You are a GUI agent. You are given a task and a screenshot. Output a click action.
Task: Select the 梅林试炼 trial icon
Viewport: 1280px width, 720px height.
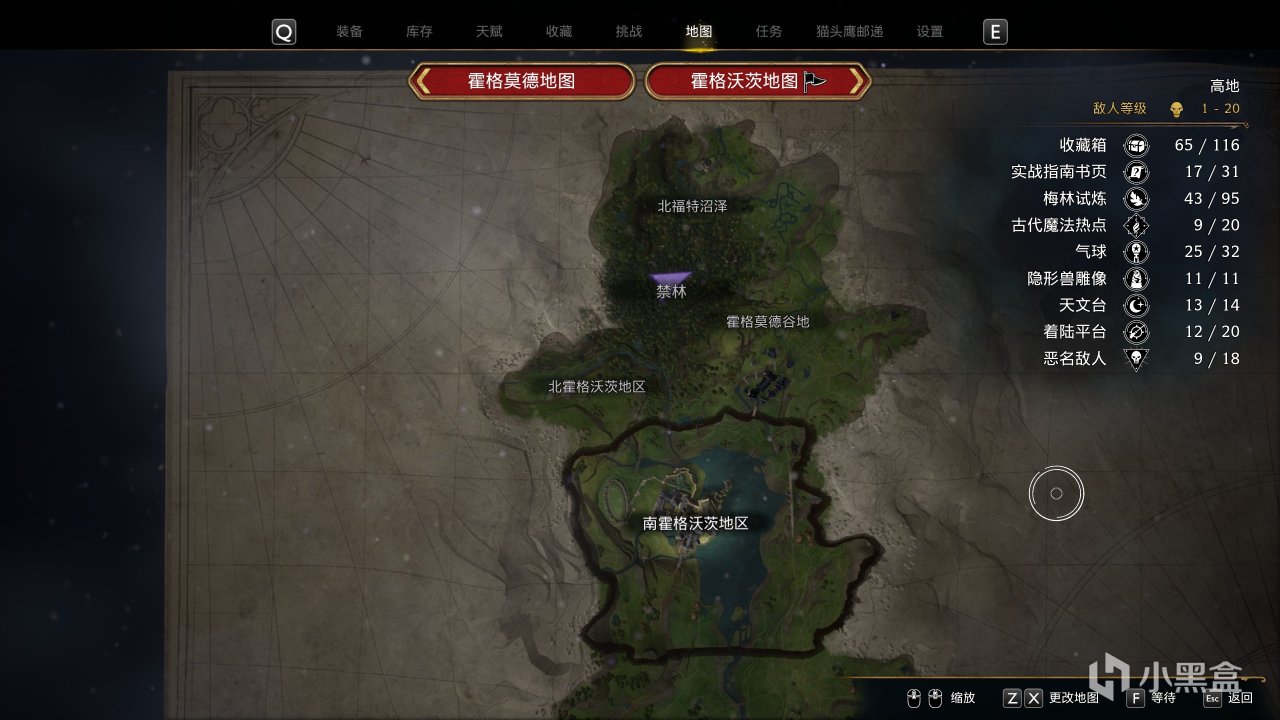tap(1136, 198)
